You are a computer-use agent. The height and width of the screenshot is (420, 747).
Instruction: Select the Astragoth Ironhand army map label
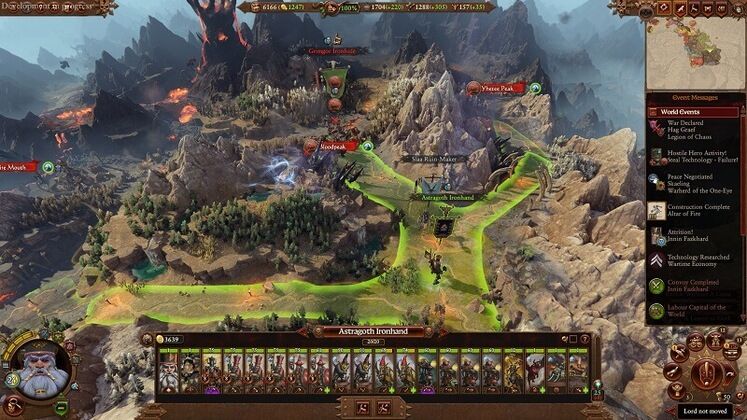(x=445, y=199)
